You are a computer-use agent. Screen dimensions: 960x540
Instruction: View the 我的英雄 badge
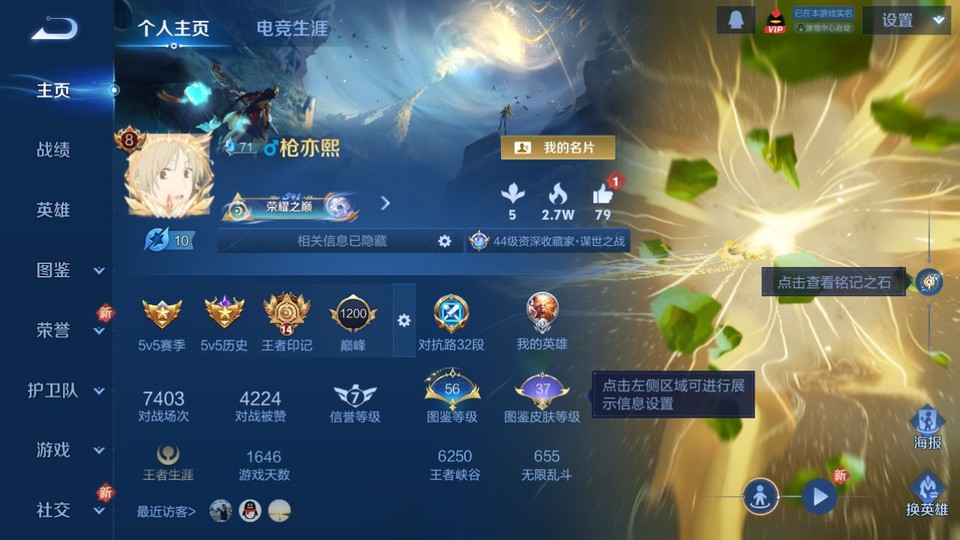[x=542, y=320]
